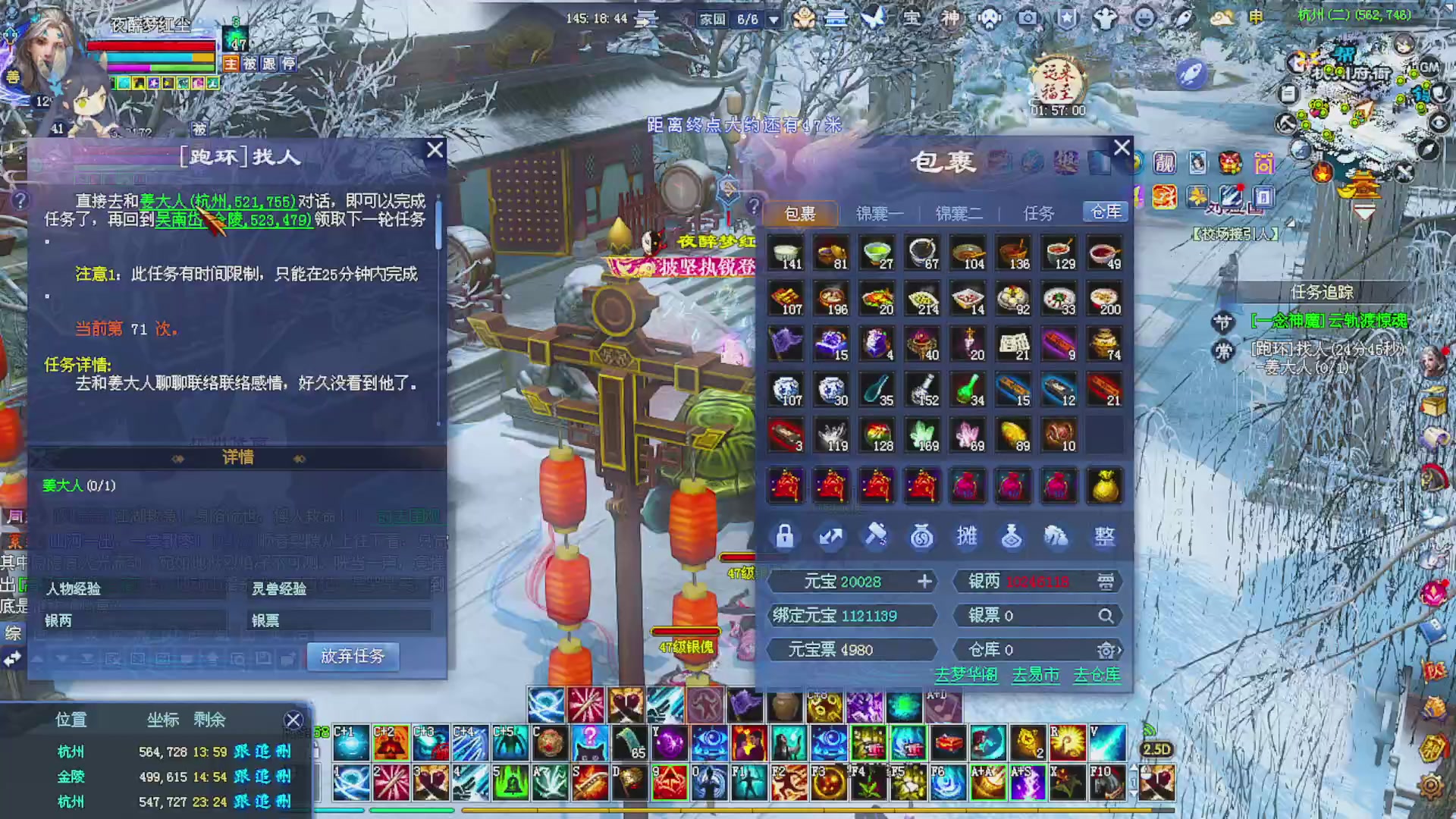Click the 去梦华阁 link below currencies
Screen dimensions: 1456x819
click(968, 676)
